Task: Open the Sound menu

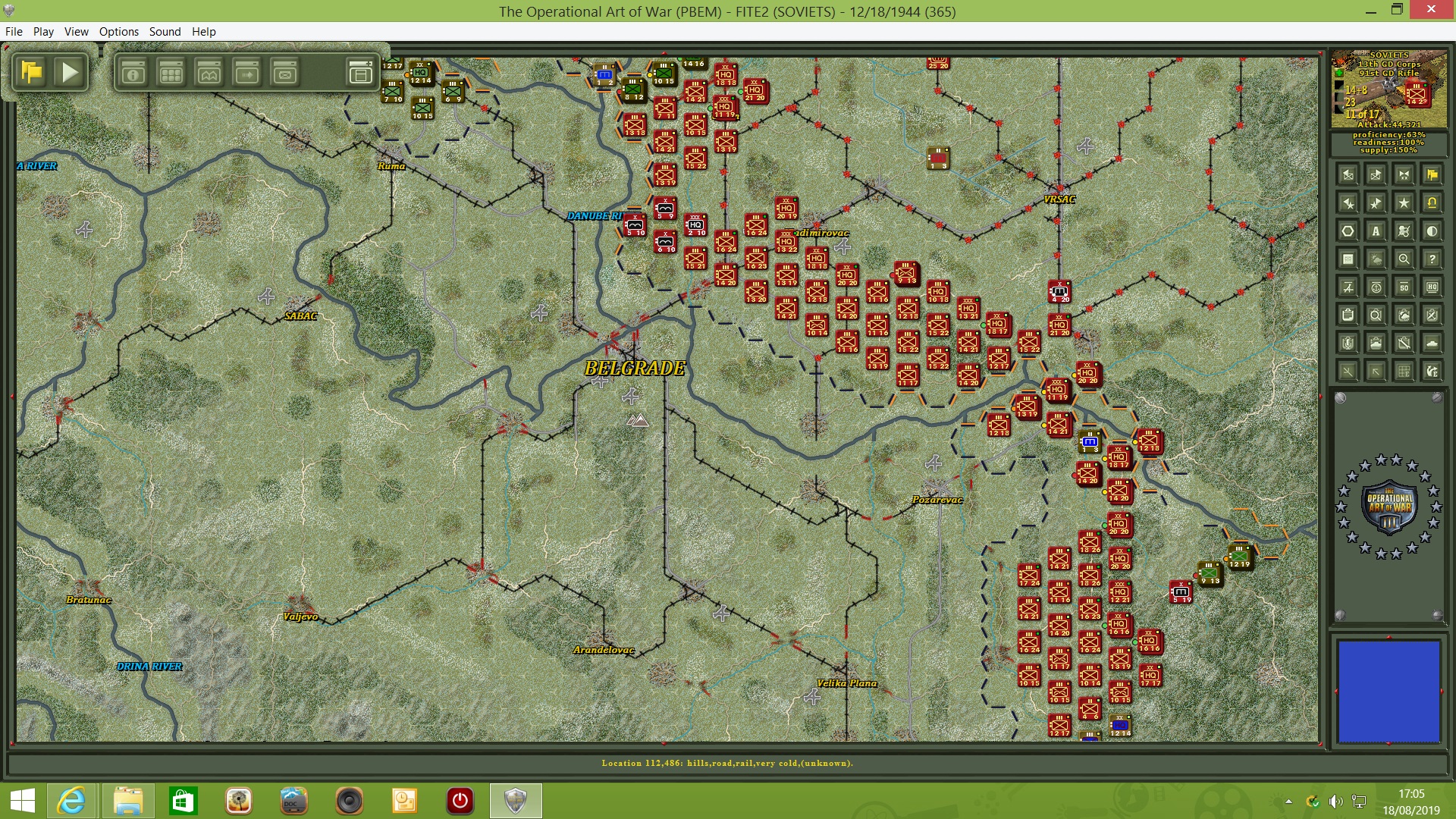Action: click(x=165, y=31)
